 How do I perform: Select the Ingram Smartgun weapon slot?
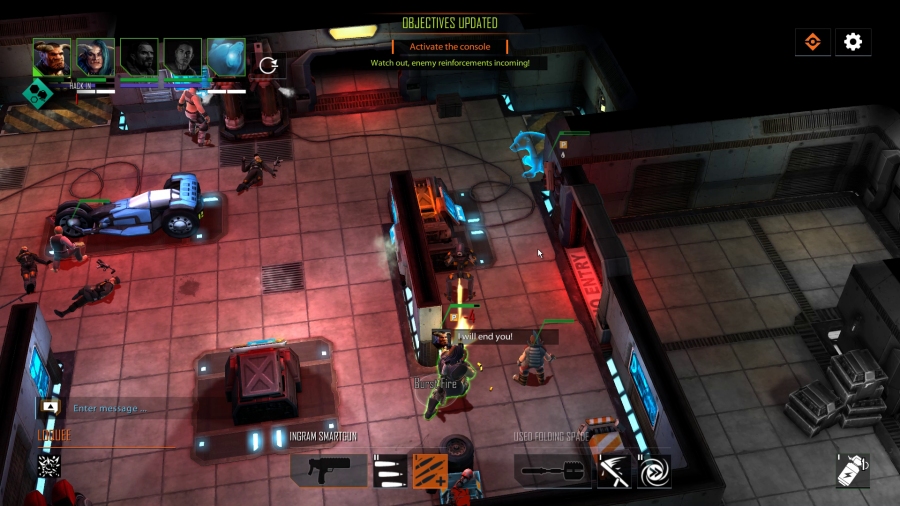(328, 469)
